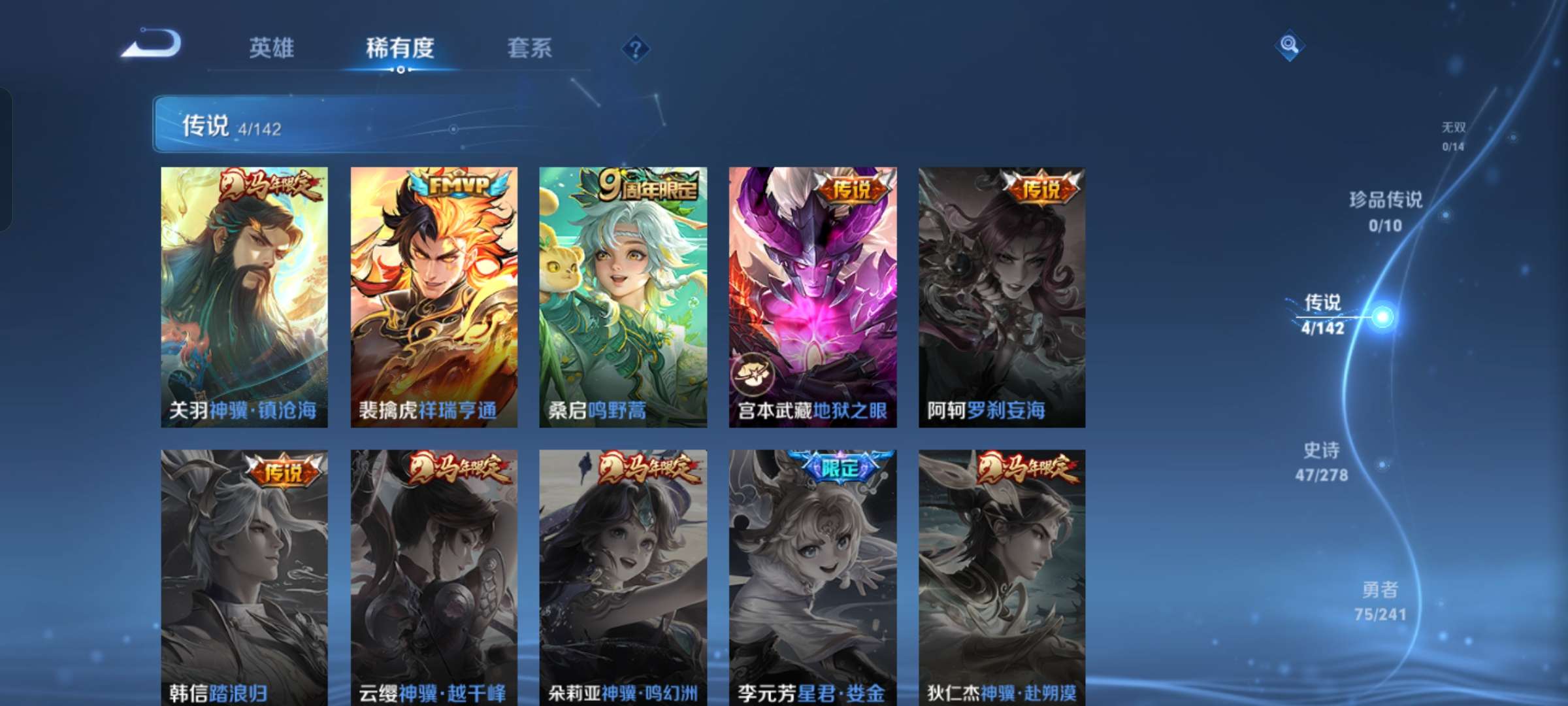Open the 桑启鸣野蒿 skin card

[622, 294]
